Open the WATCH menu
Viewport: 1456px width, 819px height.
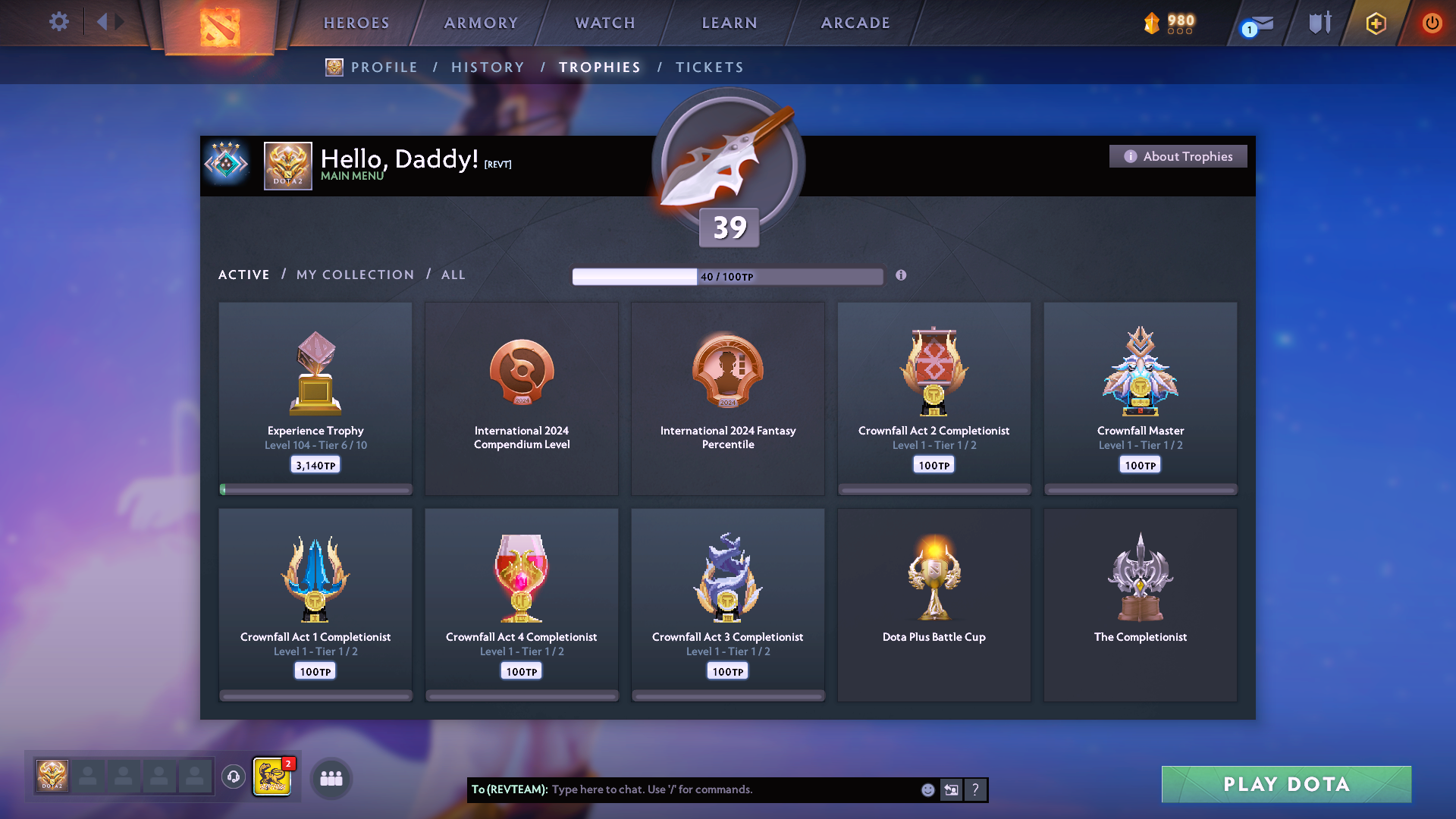(x=604, y=23)
